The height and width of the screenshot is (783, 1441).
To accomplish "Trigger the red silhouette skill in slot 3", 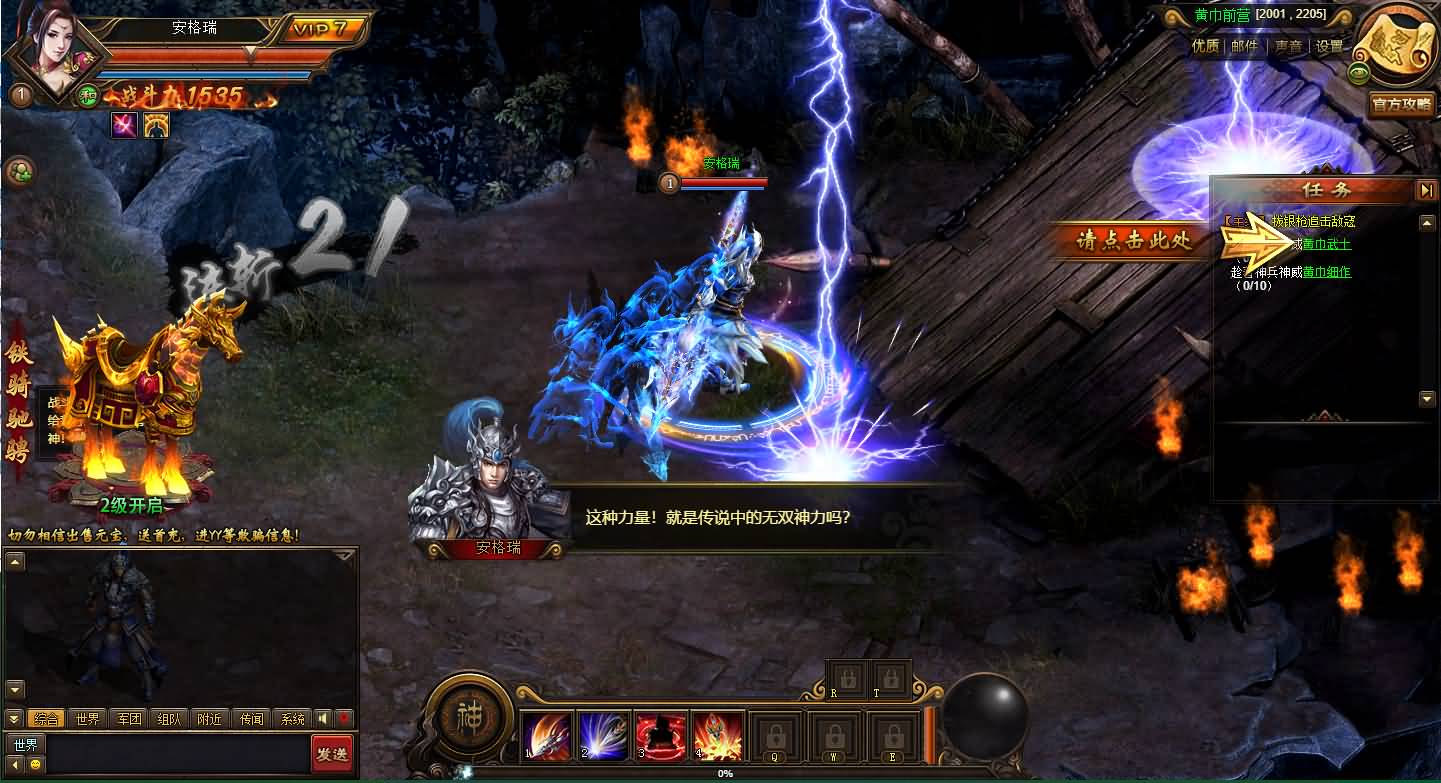I will click(x=660, y=737).
